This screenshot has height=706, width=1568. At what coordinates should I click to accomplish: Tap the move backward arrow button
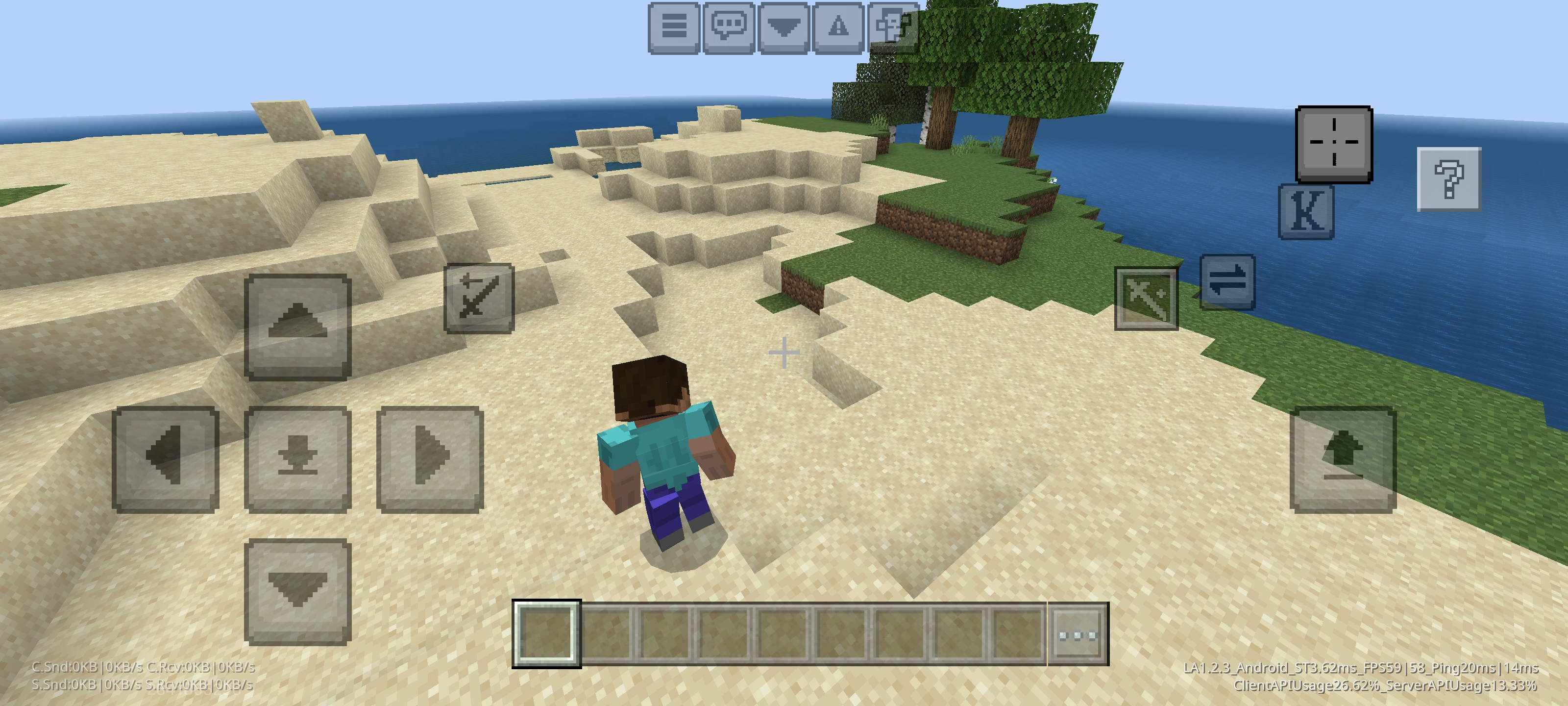(x=297, y=591)
